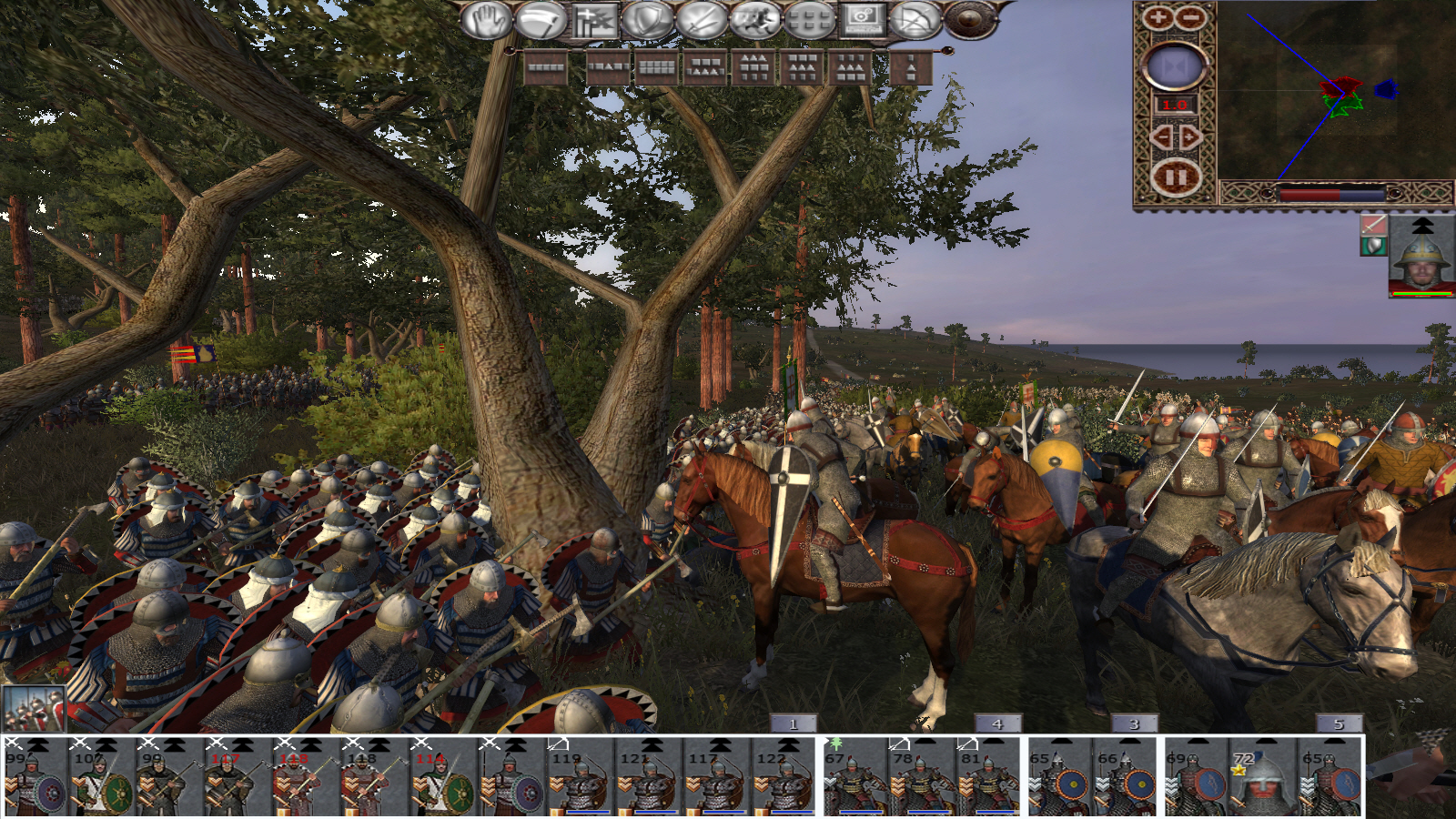This screenshot has height=819, width=1456.
Task: Select the single line formation banner
Action: pos(546,68)
